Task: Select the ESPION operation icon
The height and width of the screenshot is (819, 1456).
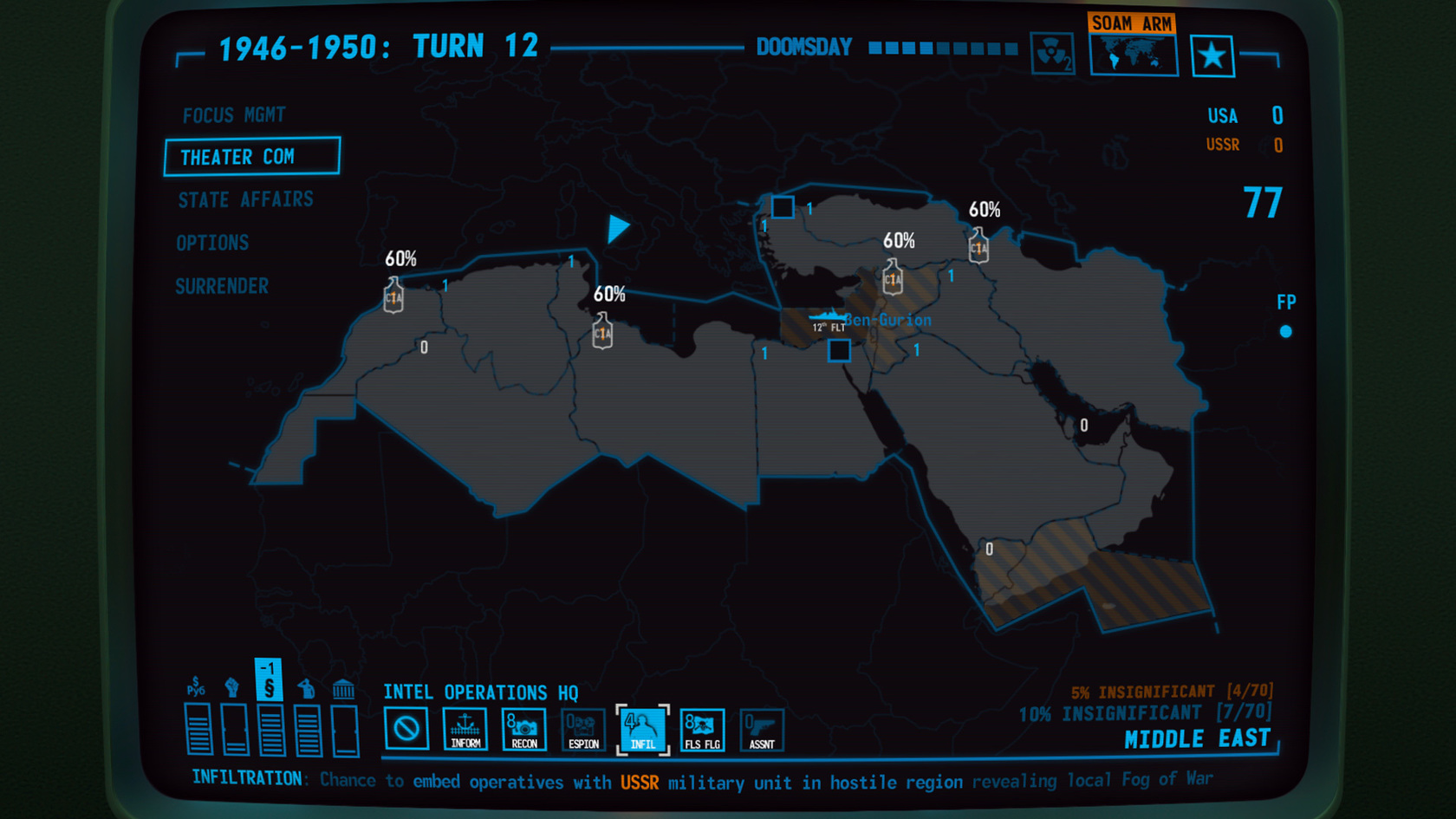Action: coord(583,729)
